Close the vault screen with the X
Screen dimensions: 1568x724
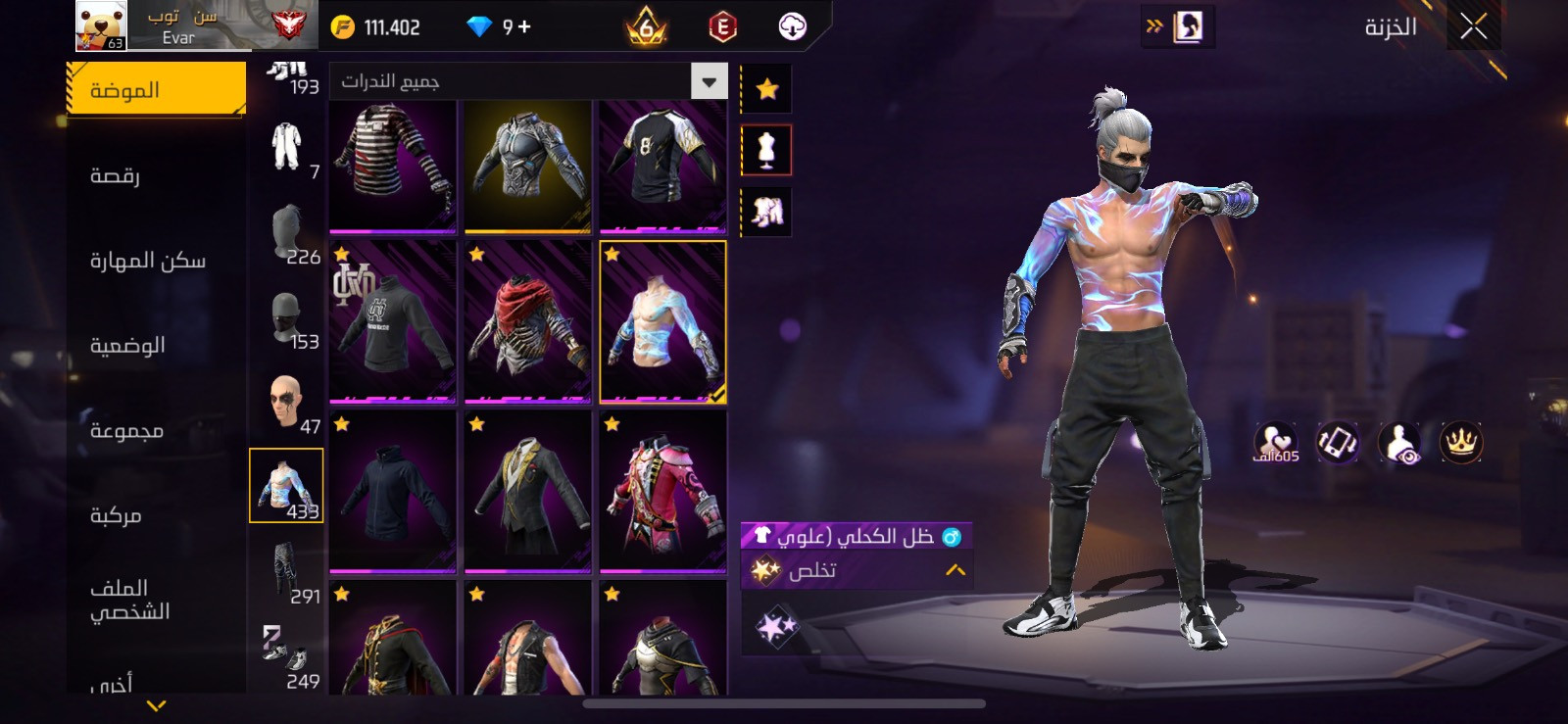[x=1473, y=26]
